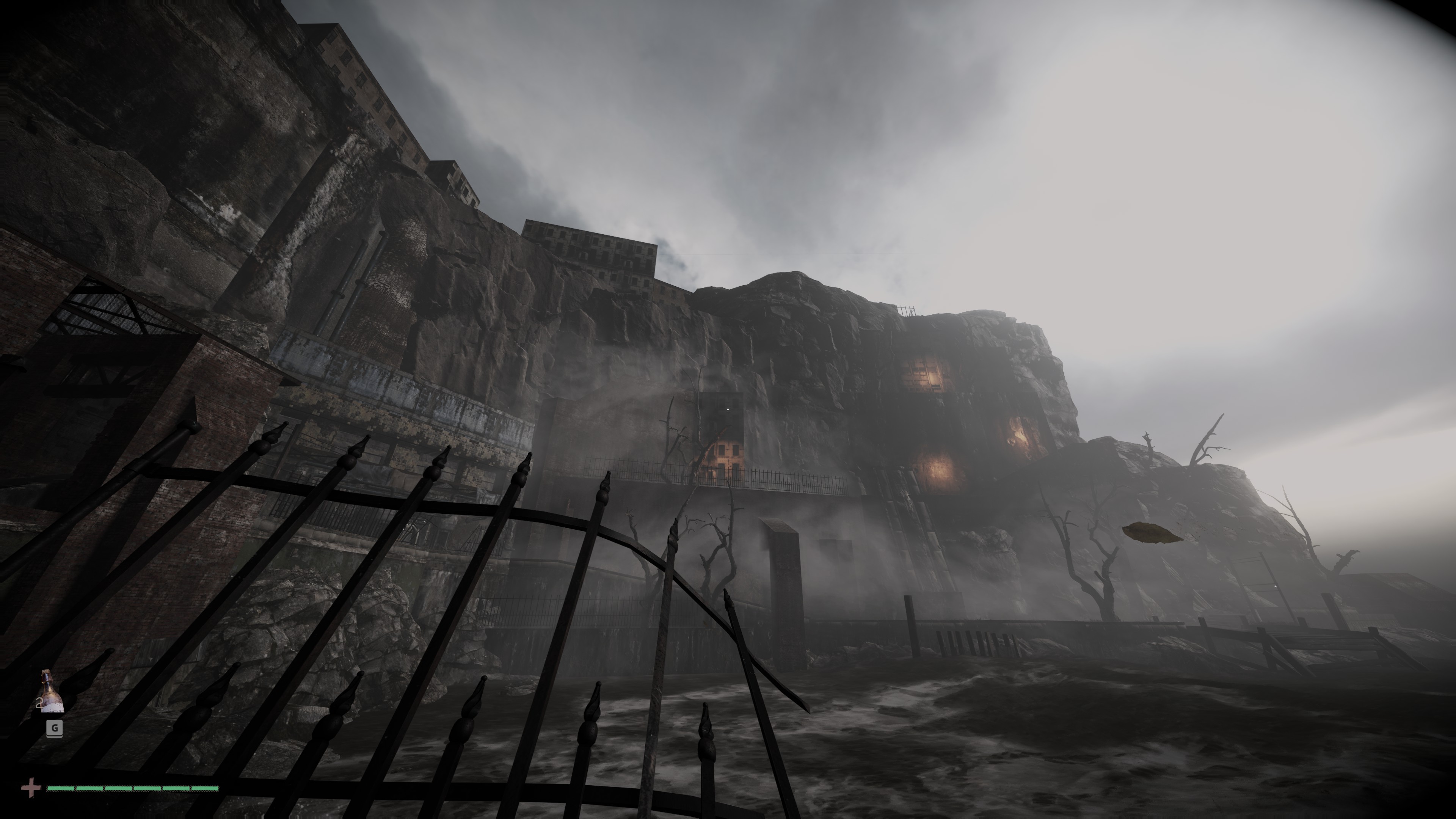Click the bottle quantity counter showing '2'
1456x819 pixels.
[x=39, y=703]
